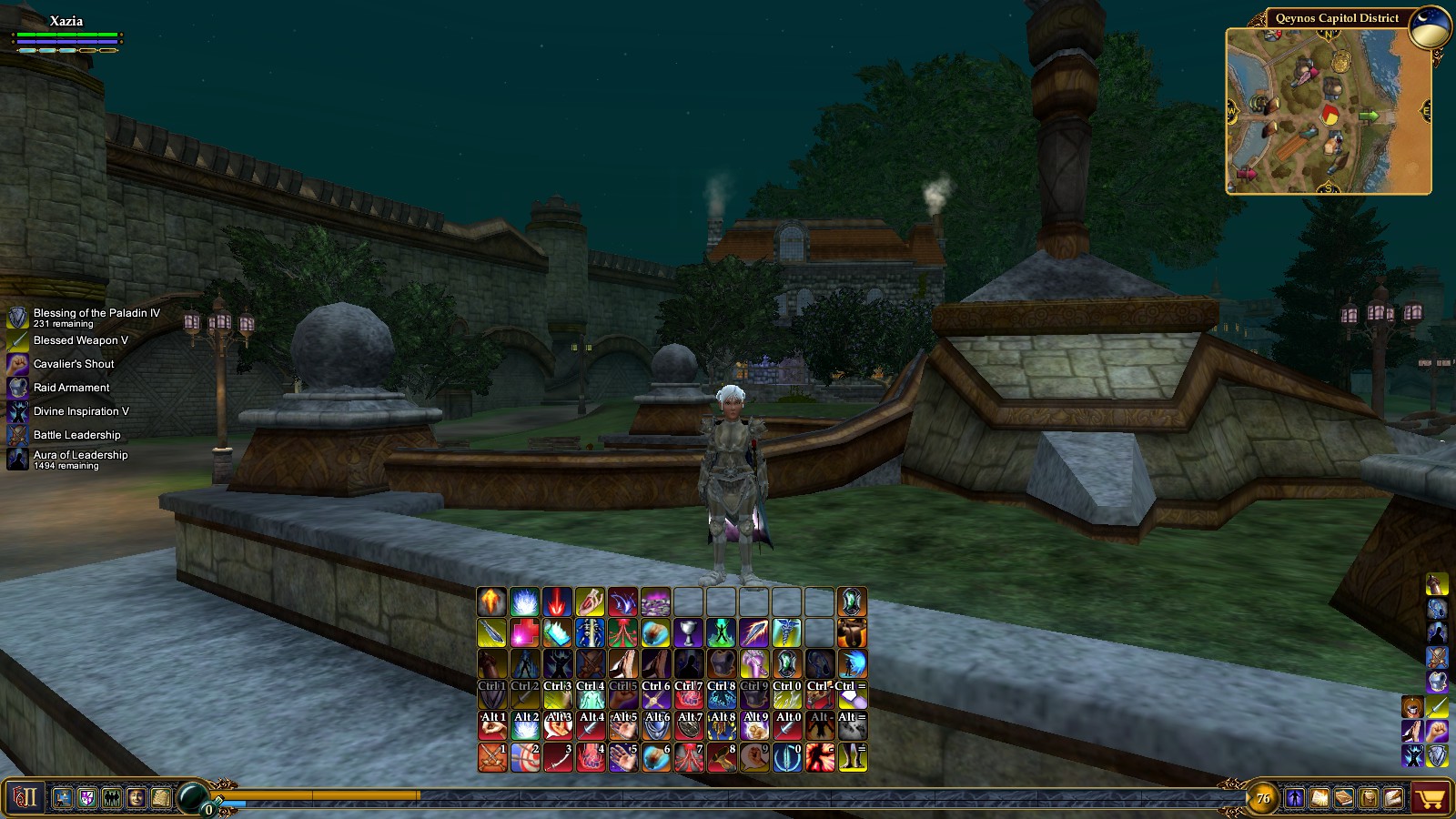Open the knowledge book icon bottom-right
This screenshot has width=1456, height=819.
click(1319, 798)
